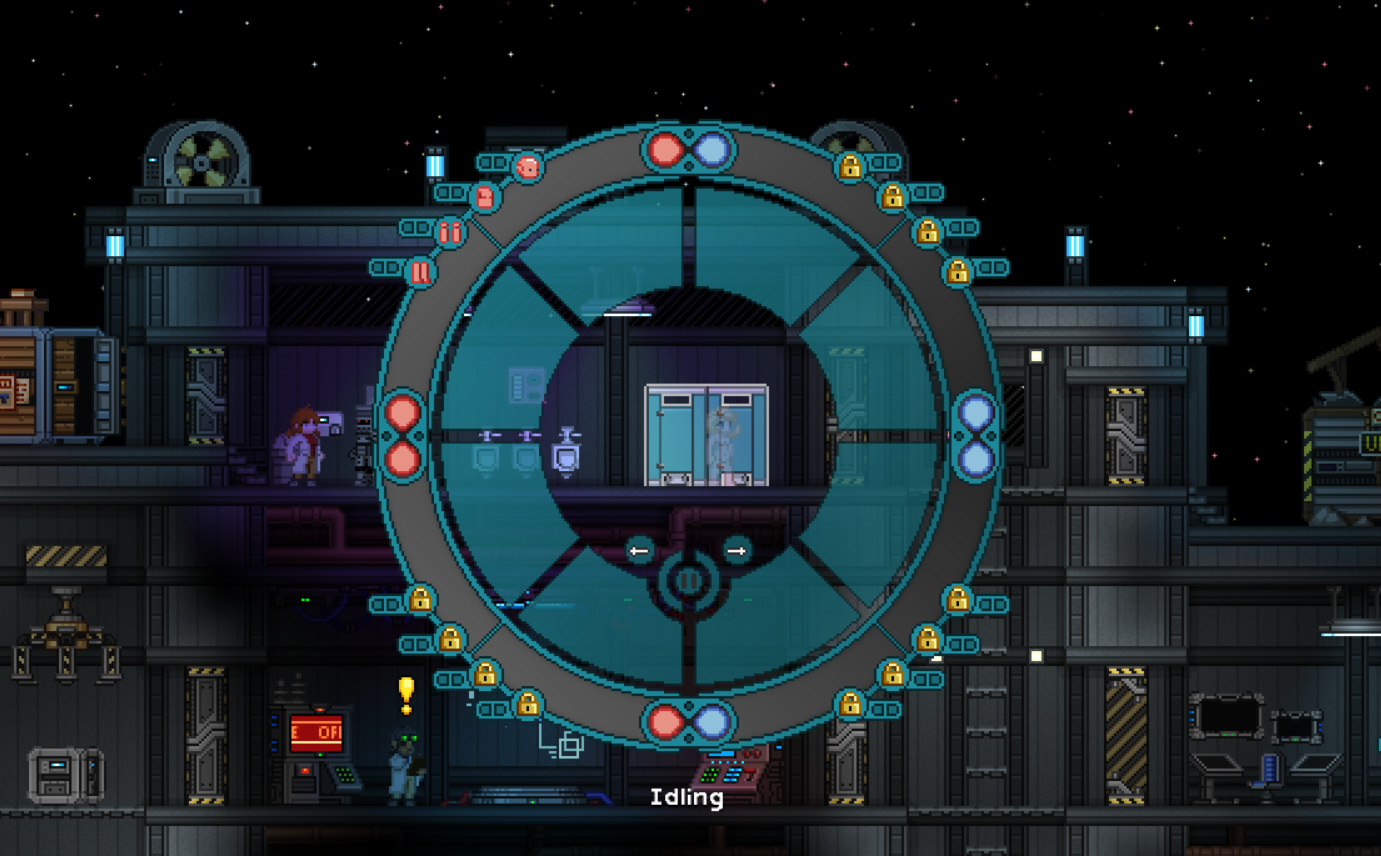Viewport: 1381px width, 856px height.
Task: Click the lowest padlock on the lower-right rim
Action: pyautogui.click(x=852, y=706)
